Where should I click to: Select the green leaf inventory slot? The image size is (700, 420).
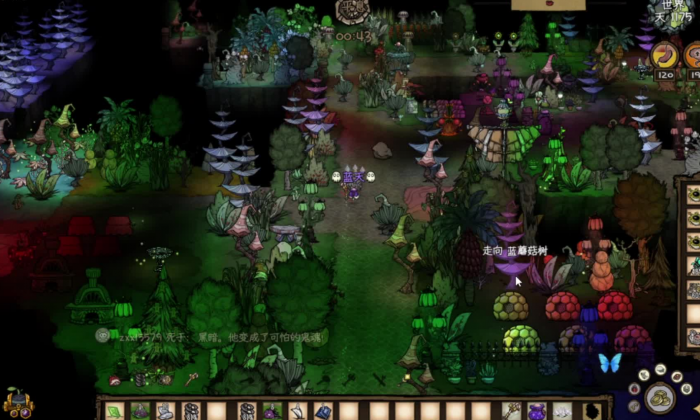coord(114,410)
